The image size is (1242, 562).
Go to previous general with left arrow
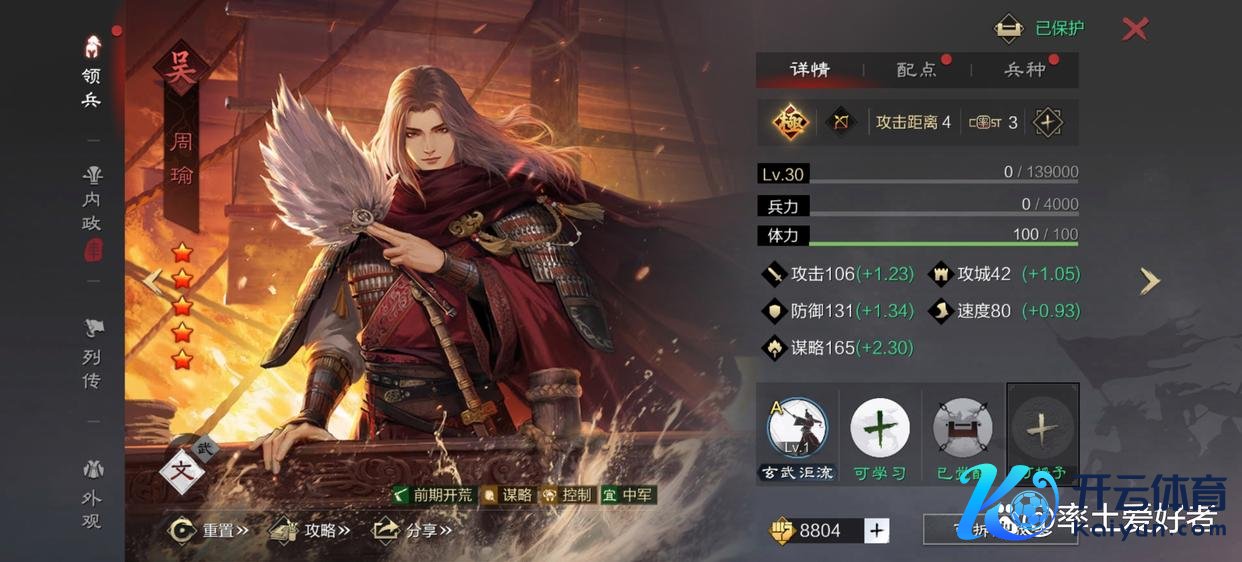pos(151,281)
